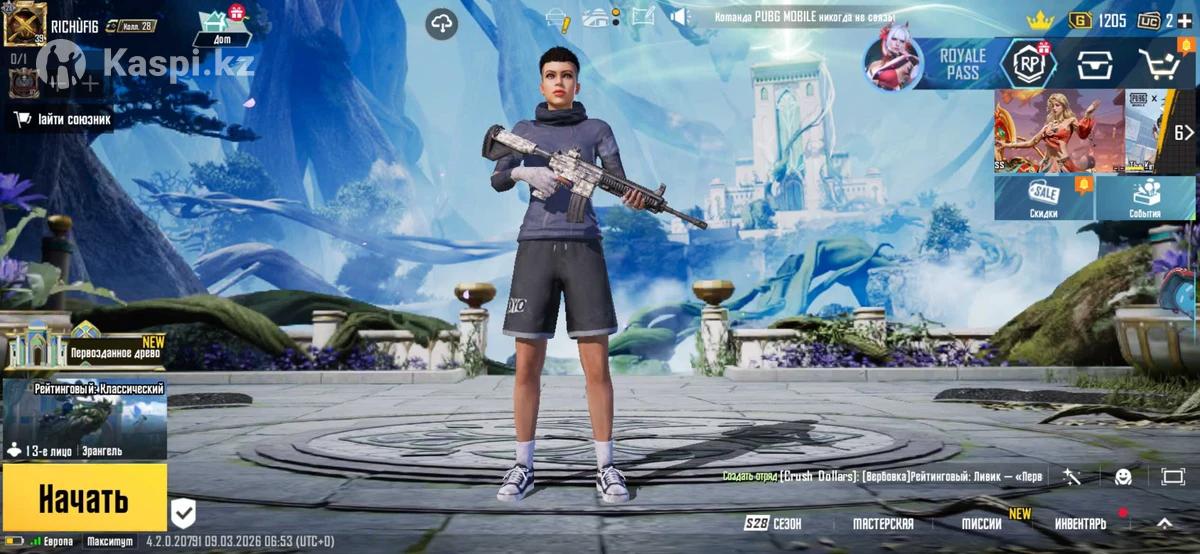Toggle the speaker sound icon

(680, 17)
